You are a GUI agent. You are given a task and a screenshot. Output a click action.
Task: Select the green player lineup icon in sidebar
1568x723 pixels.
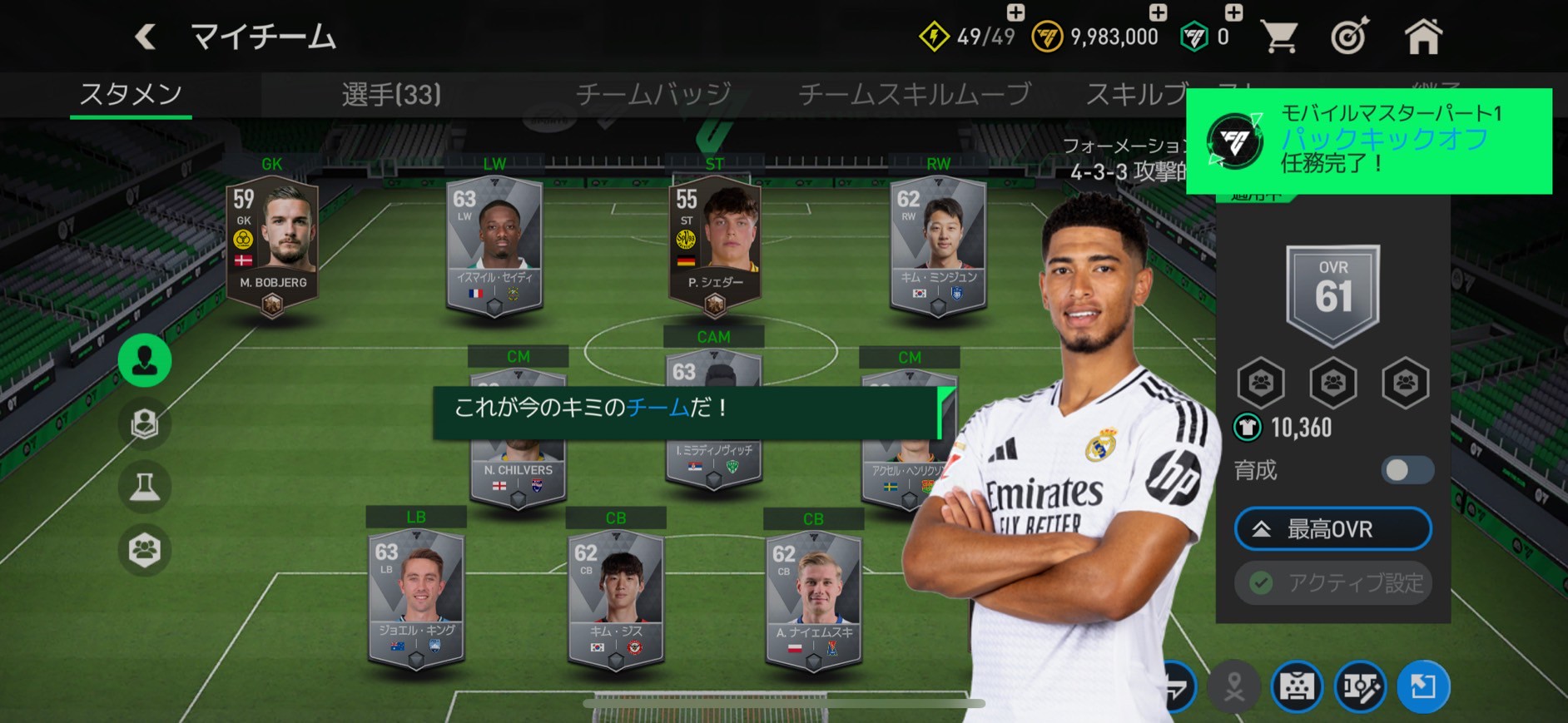point(145,359)
